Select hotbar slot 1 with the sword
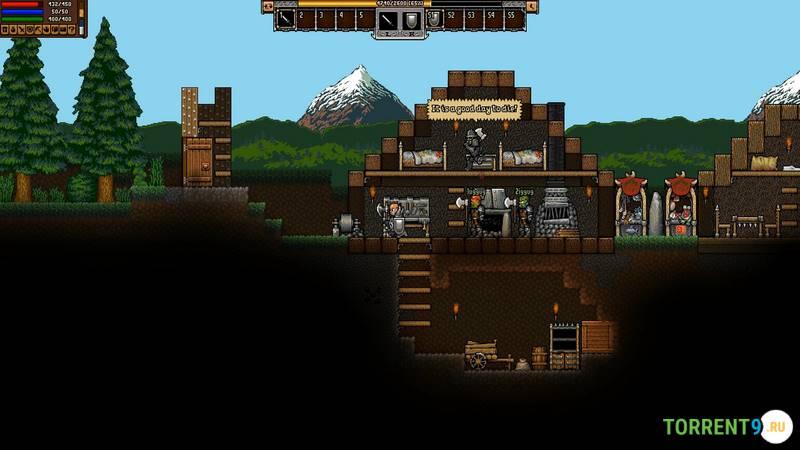The height and width of the screenshot is (450, 800). (x=284, y=16)
